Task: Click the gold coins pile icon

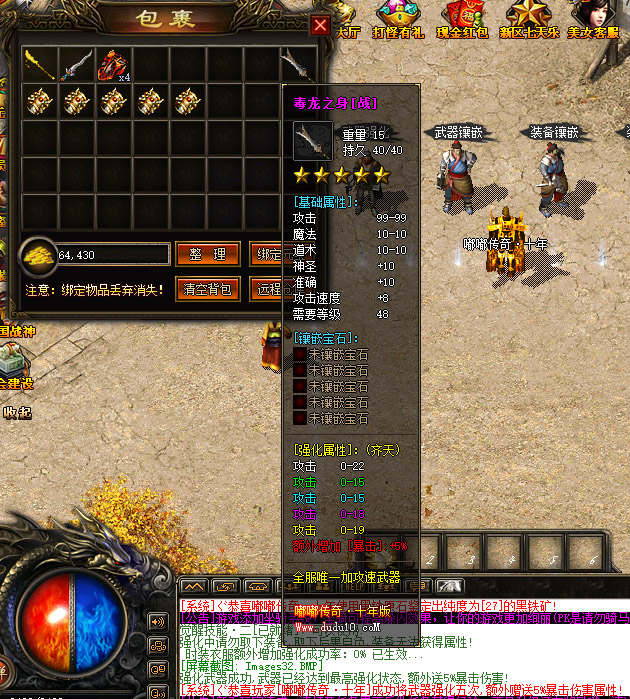Action: (39, 254)
